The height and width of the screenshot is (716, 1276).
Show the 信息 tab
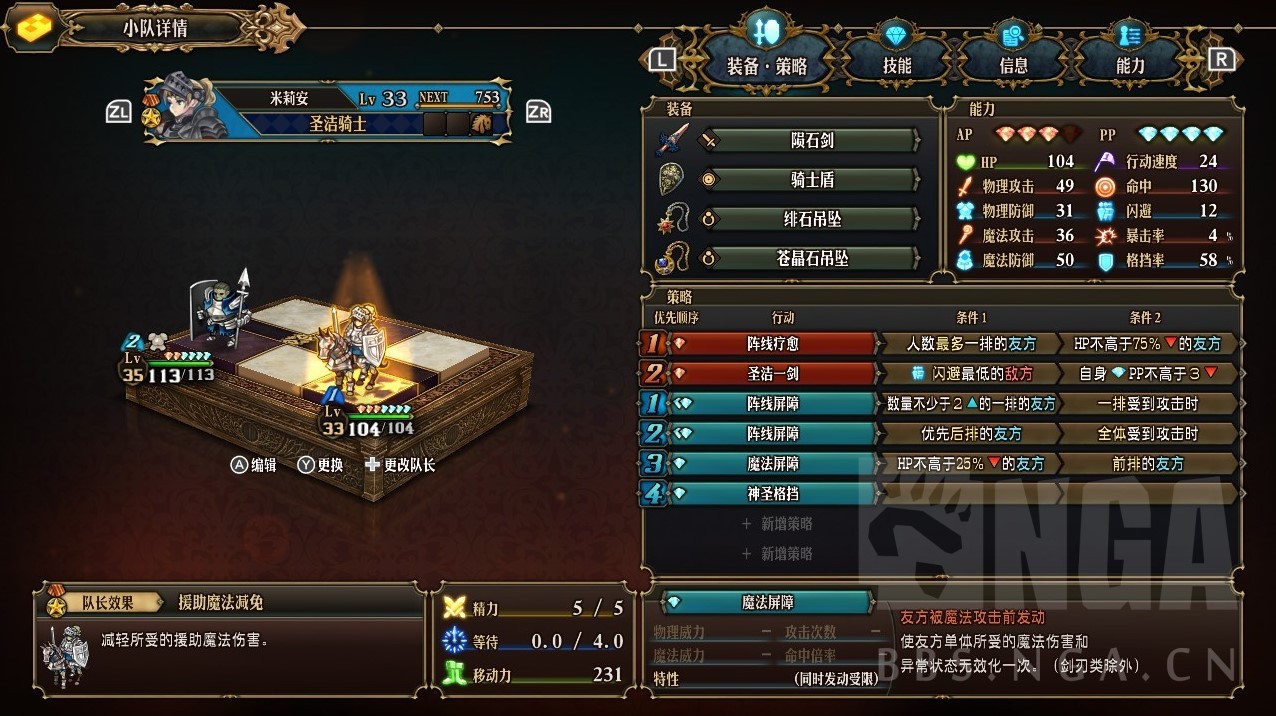(1013, 66)
